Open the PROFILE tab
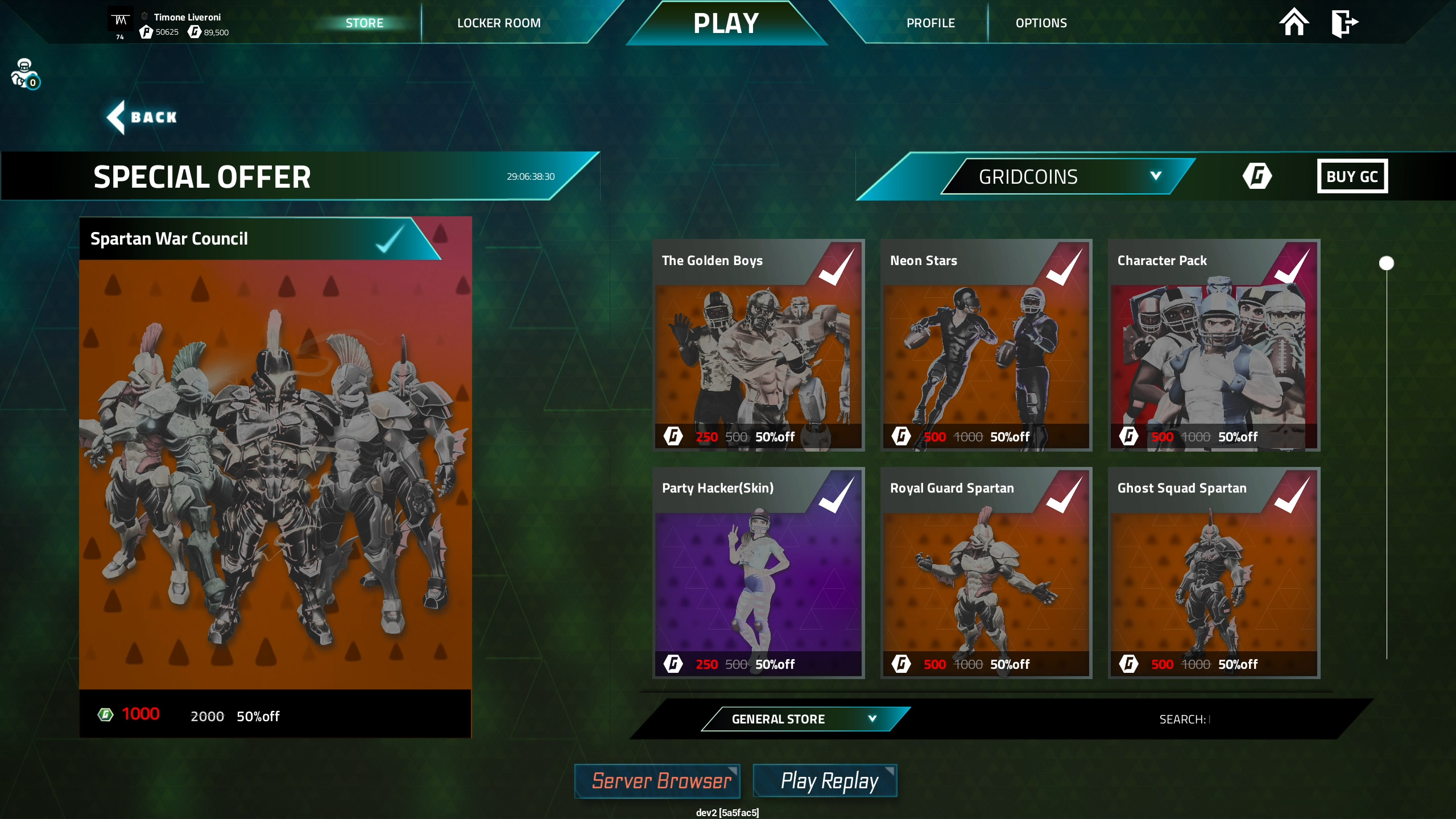 (930, 23)
